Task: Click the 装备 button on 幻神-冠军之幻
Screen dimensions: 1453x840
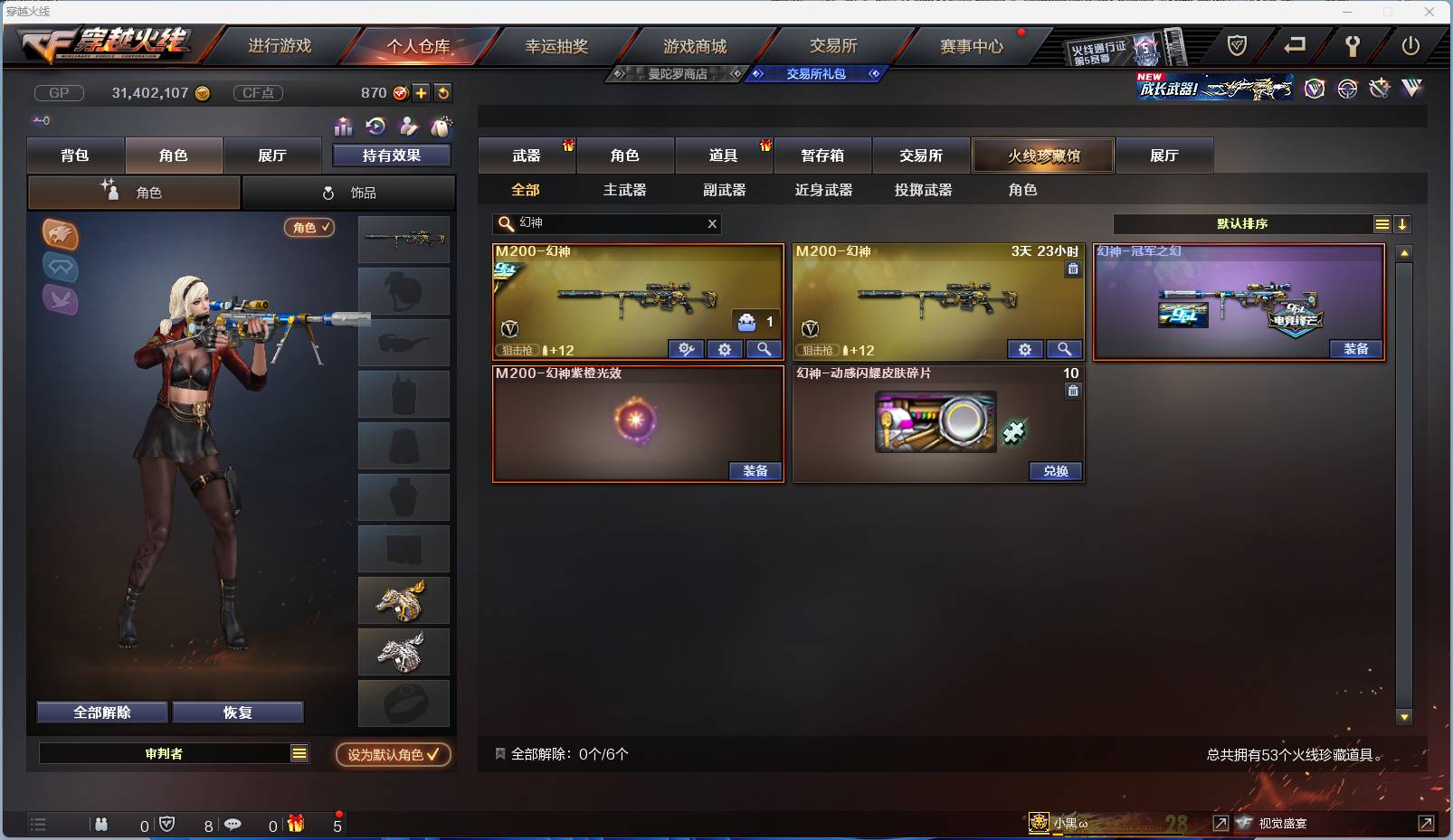Action: (1354, 349)
